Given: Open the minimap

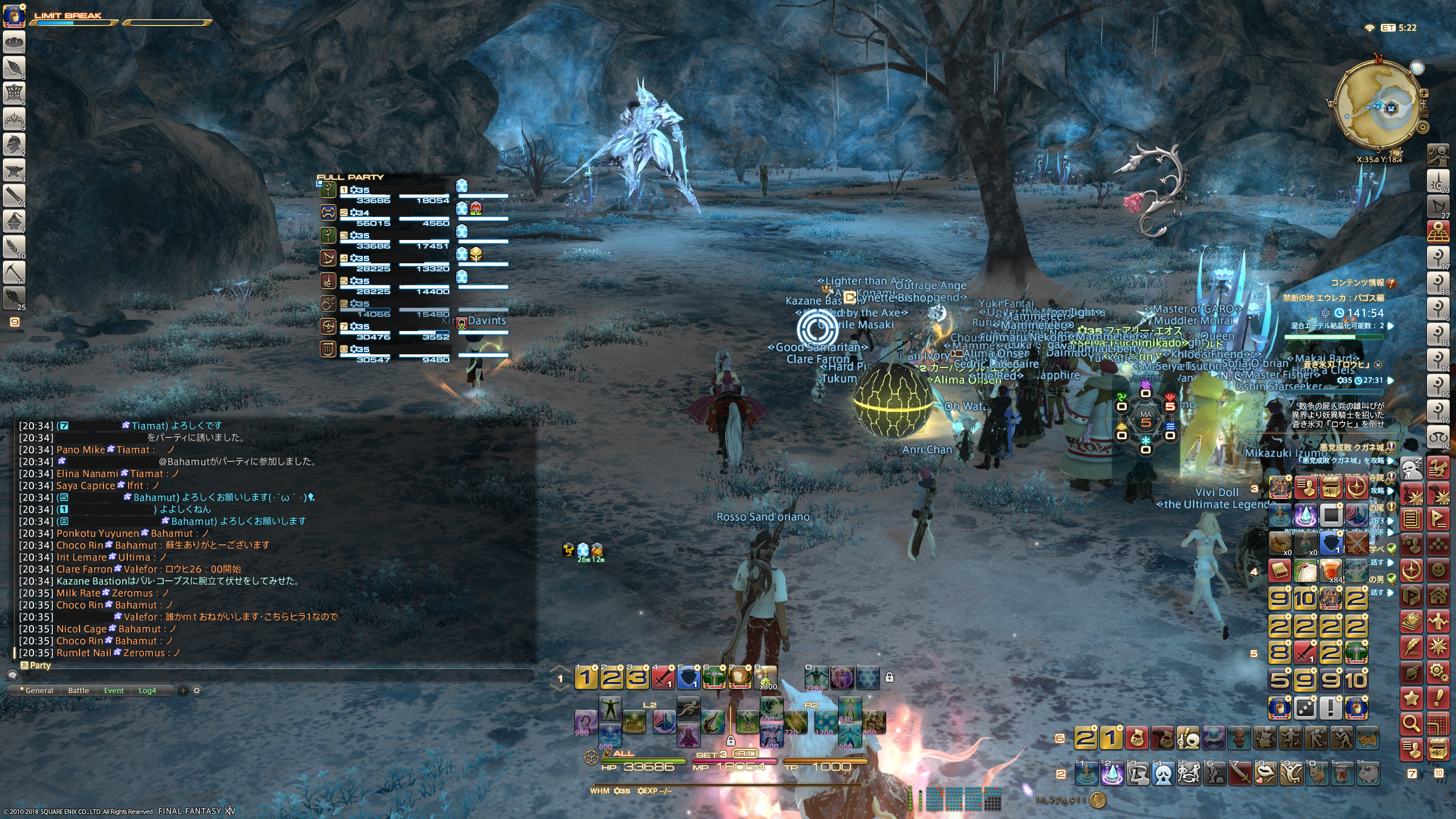Looking at the screenshot, I should 1378,109.
